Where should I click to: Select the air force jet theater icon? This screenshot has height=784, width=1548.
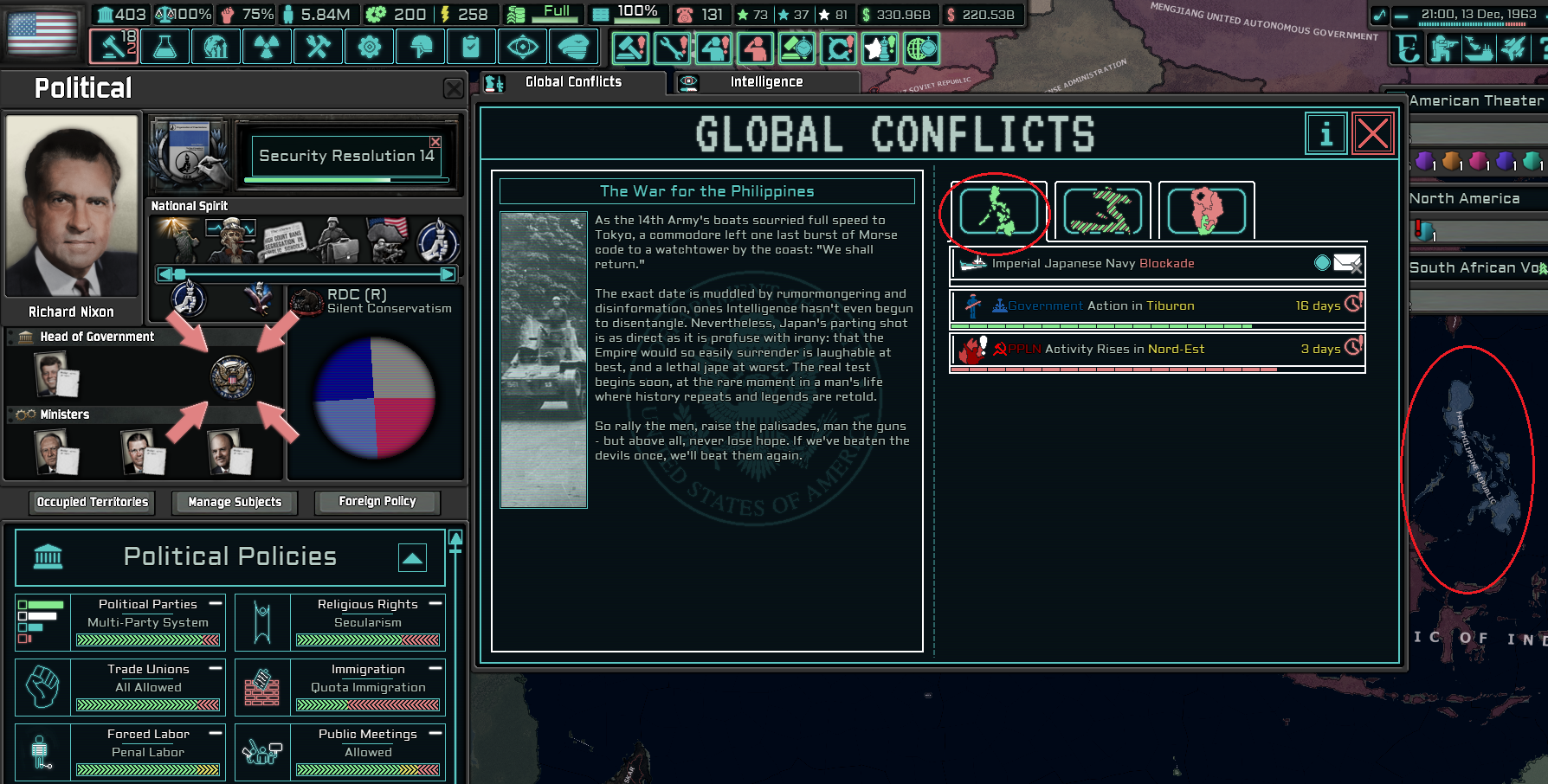1513,49
